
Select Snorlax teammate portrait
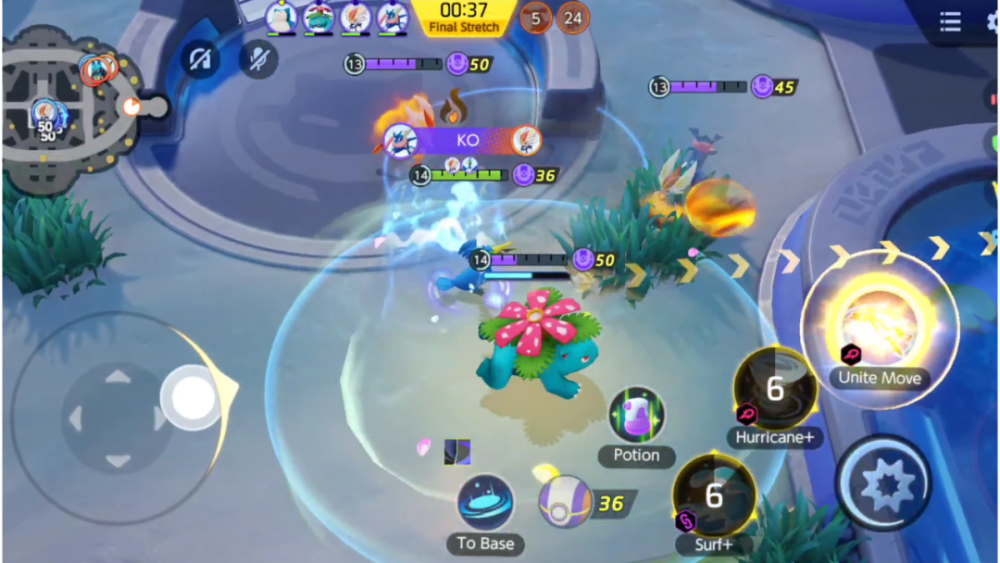[281, 17]
